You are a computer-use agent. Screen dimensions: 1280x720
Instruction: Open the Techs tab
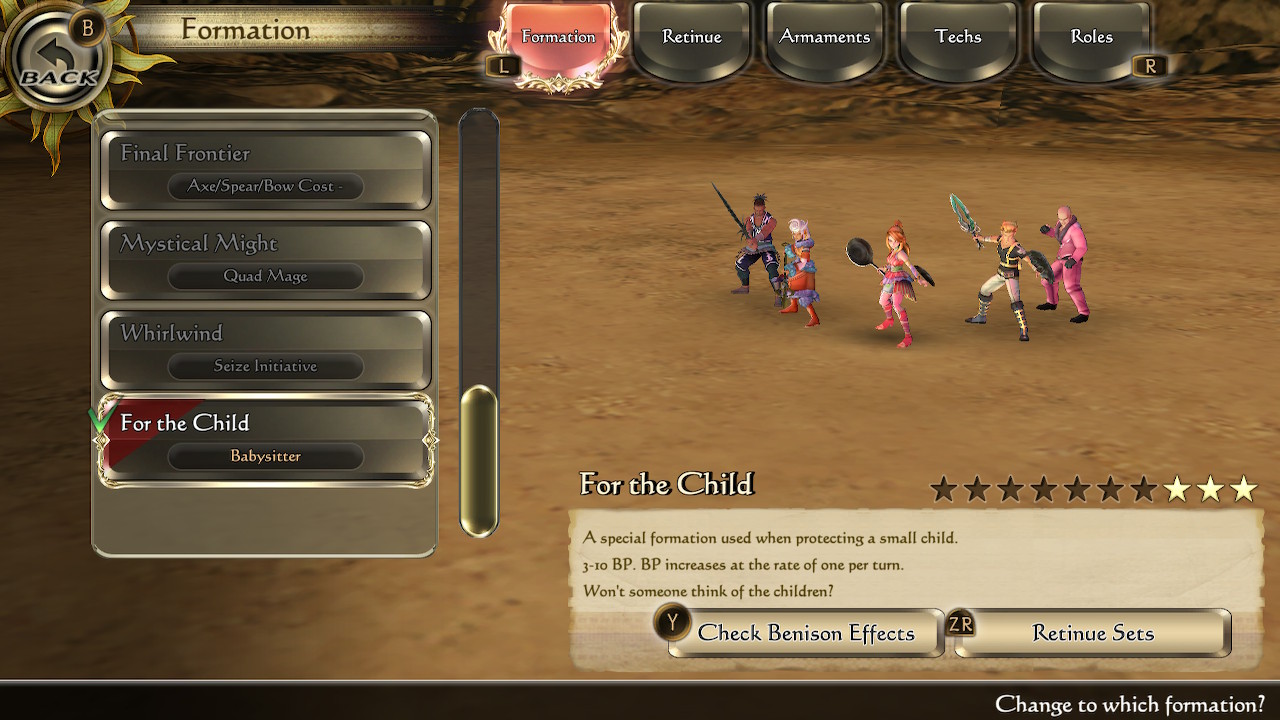coord(958,38)
